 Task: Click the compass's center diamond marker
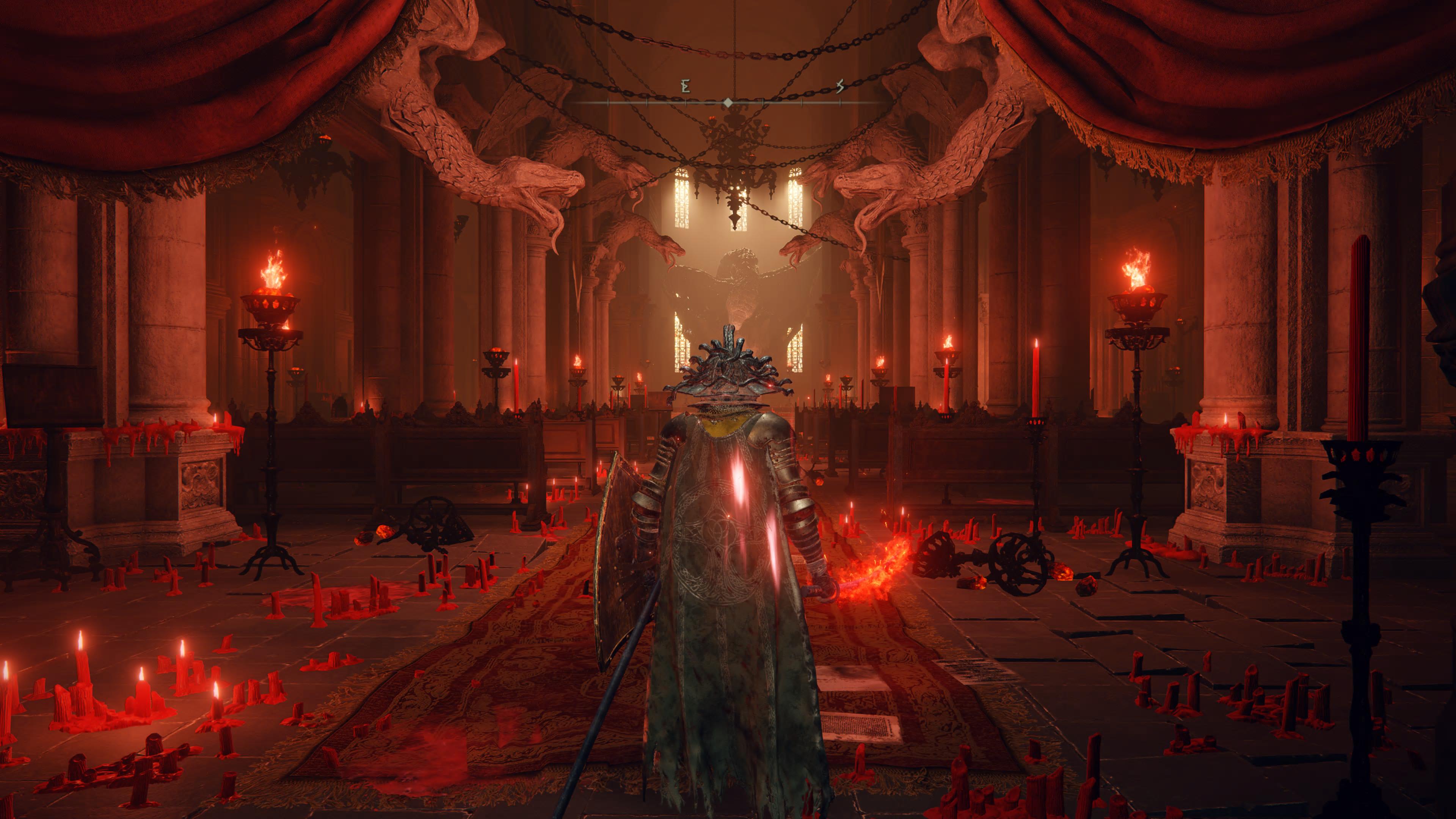[728, 102]
